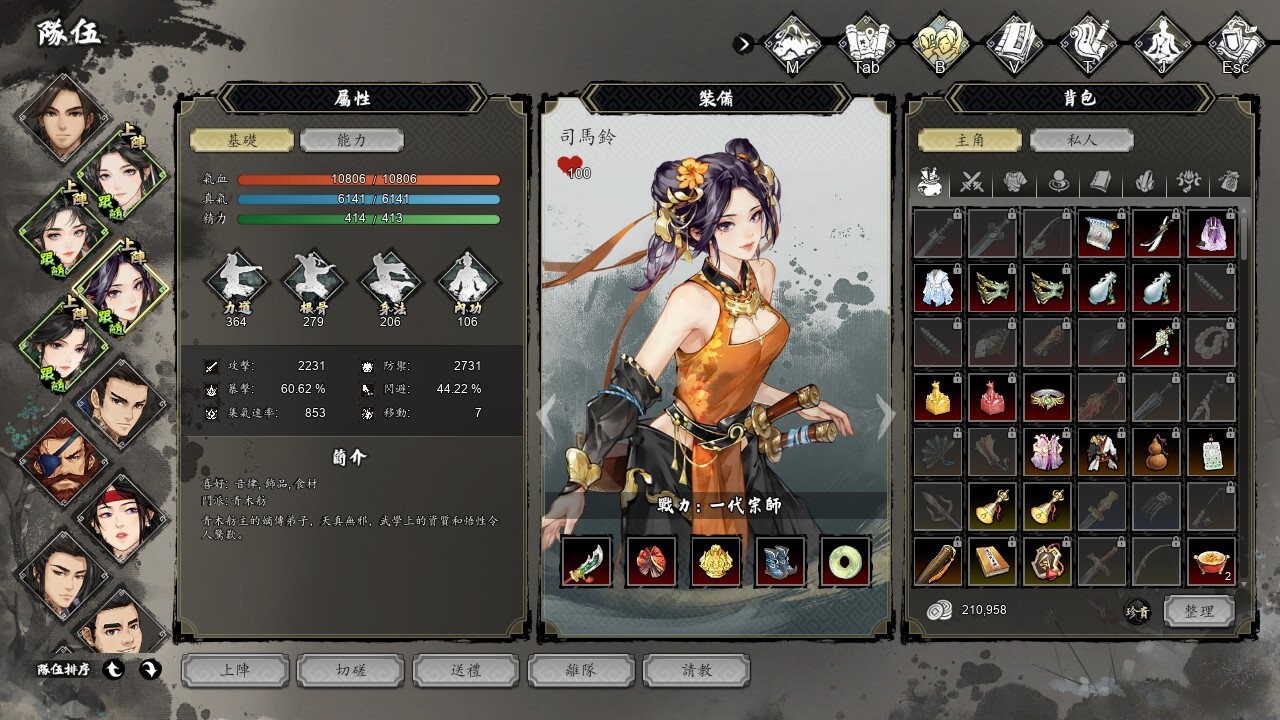Select the orange gourd item in backpack
Image resolution: width=1280 pixels, height=720 pixels.
click(1156, 452)
